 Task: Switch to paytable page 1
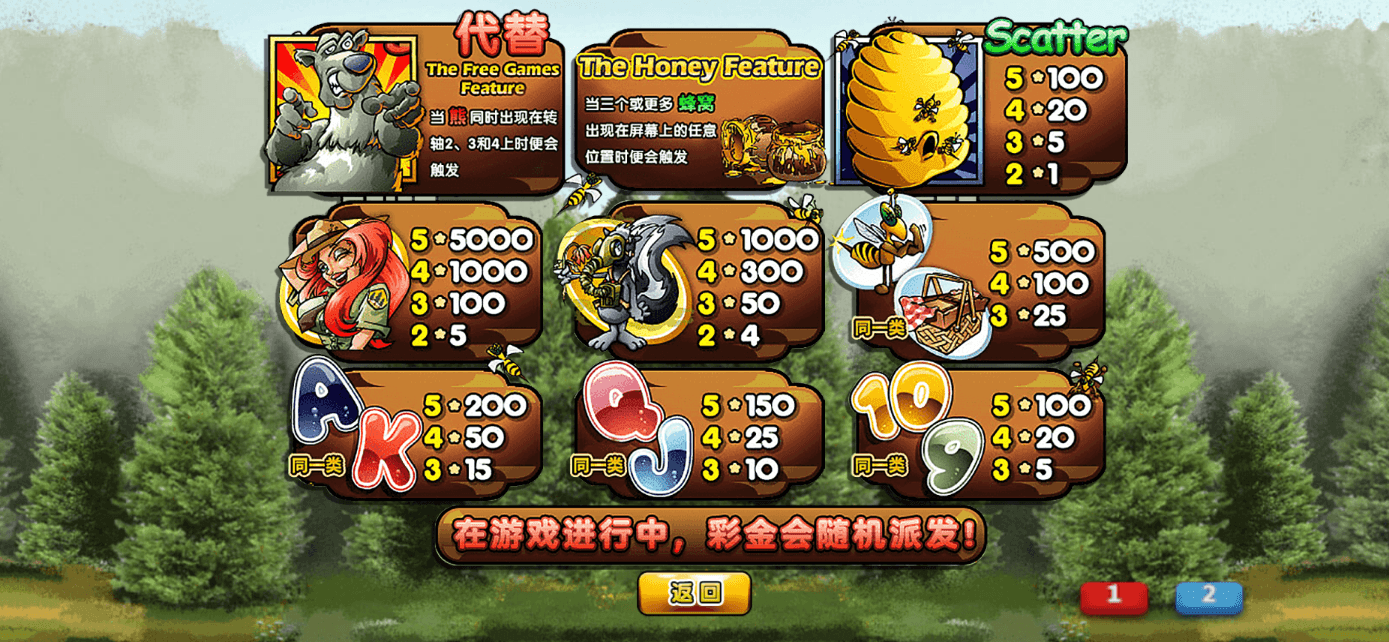click(1113, 597)
